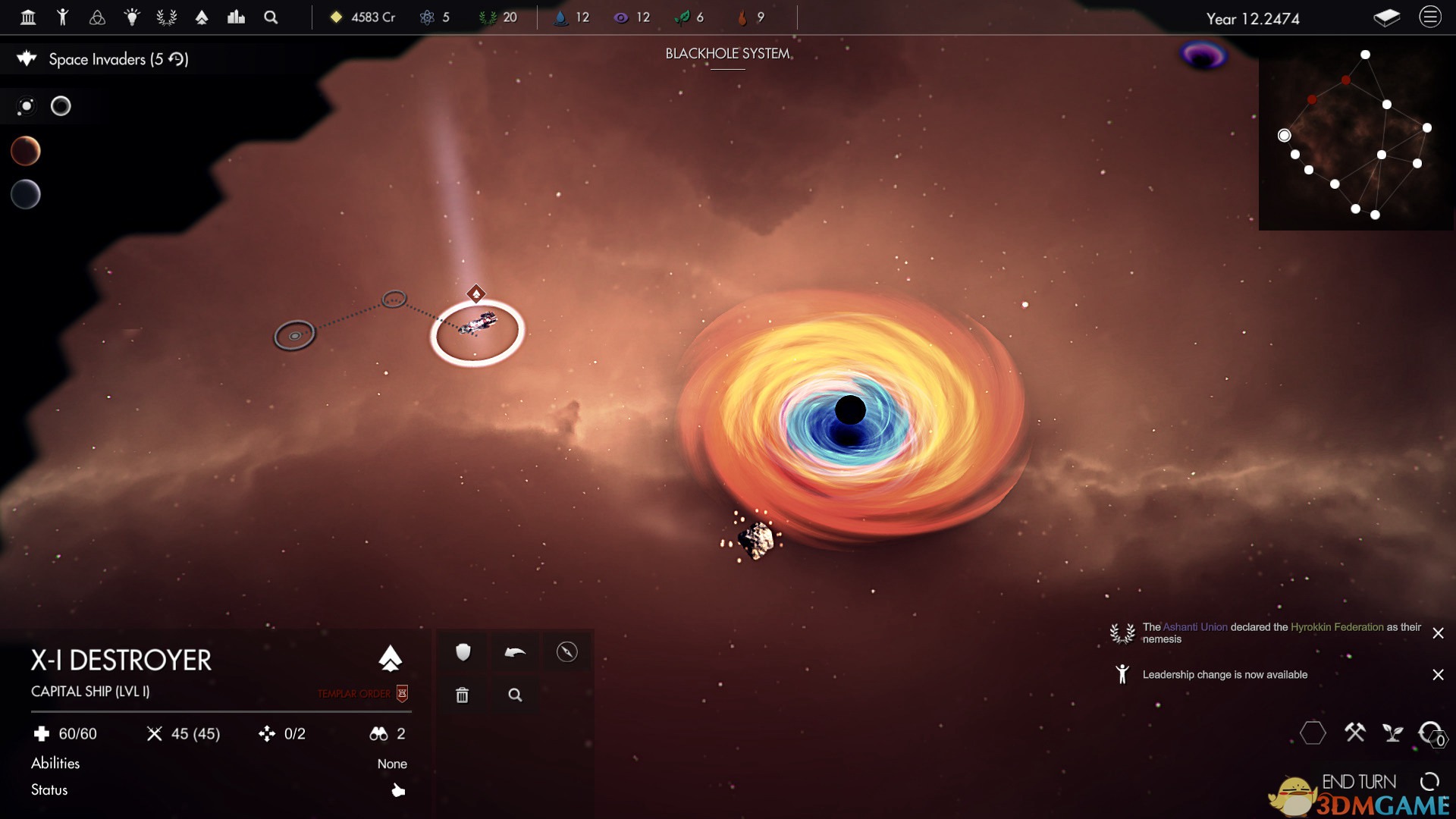The width and height of the screenshot is (1456, 819).
Task: Open the laurel wreath diplomacy menu
Action: (x=167, y=17)
